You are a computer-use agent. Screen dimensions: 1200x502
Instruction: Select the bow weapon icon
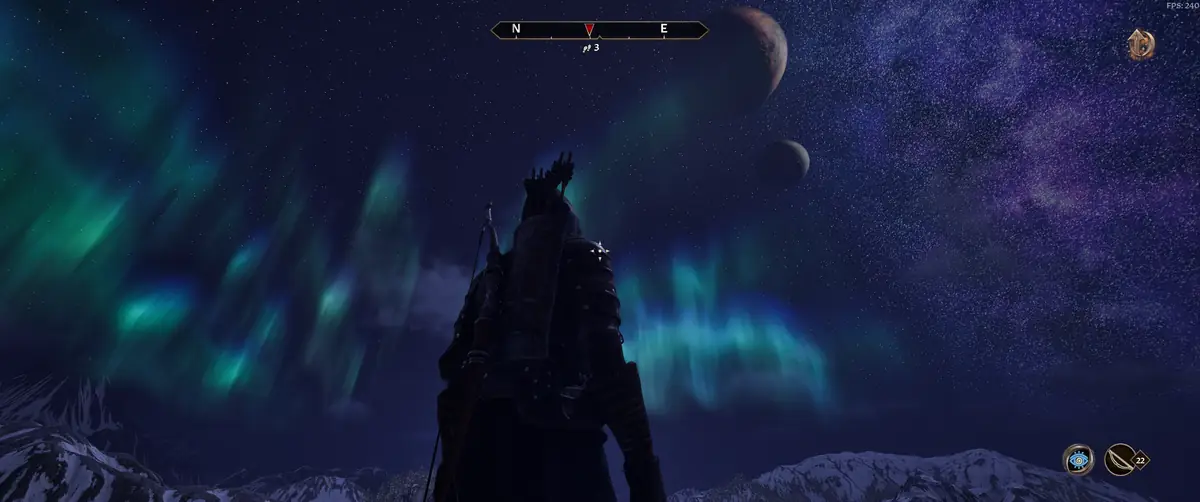point(1119,459)
